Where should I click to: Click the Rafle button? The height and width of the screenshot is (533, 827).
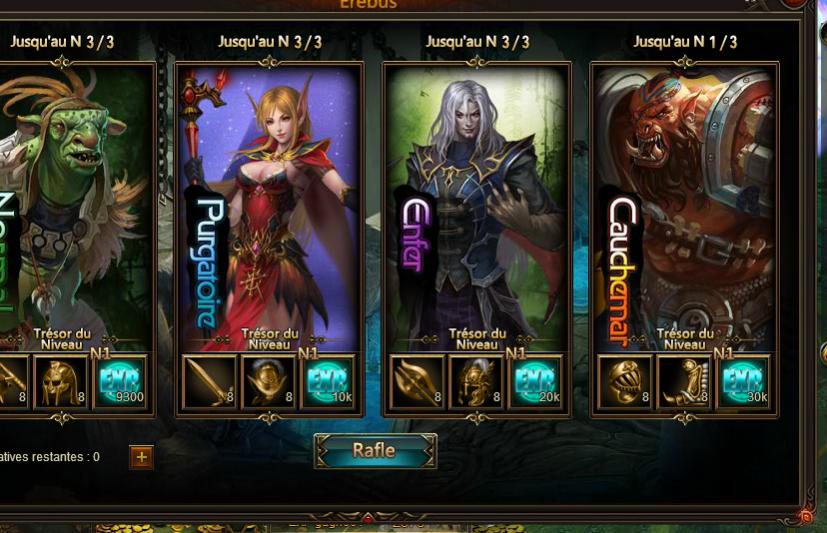coord(375,451)
